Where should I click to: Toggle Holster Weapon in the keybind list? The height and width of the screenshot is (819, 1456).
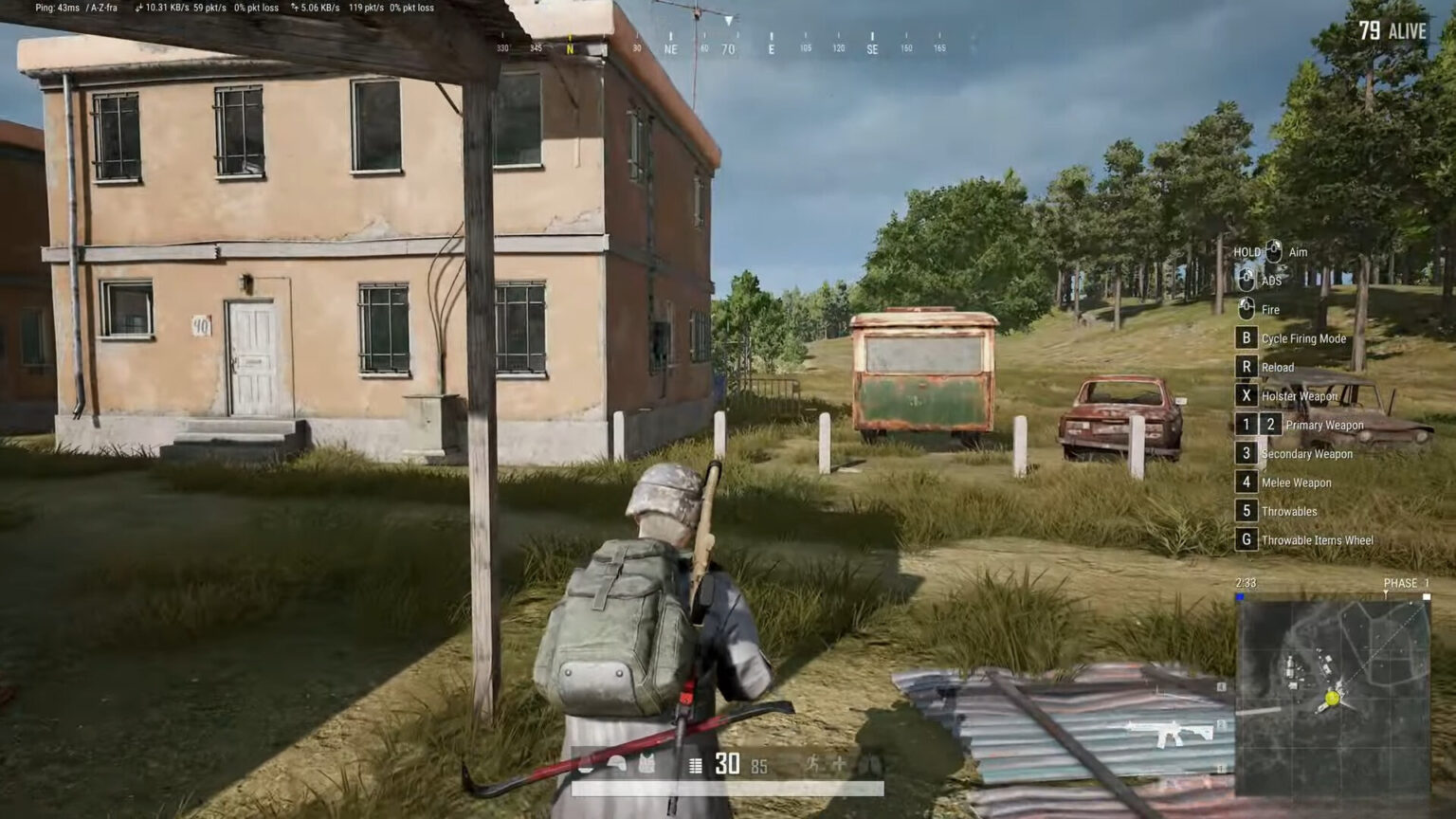[1299, 395]
